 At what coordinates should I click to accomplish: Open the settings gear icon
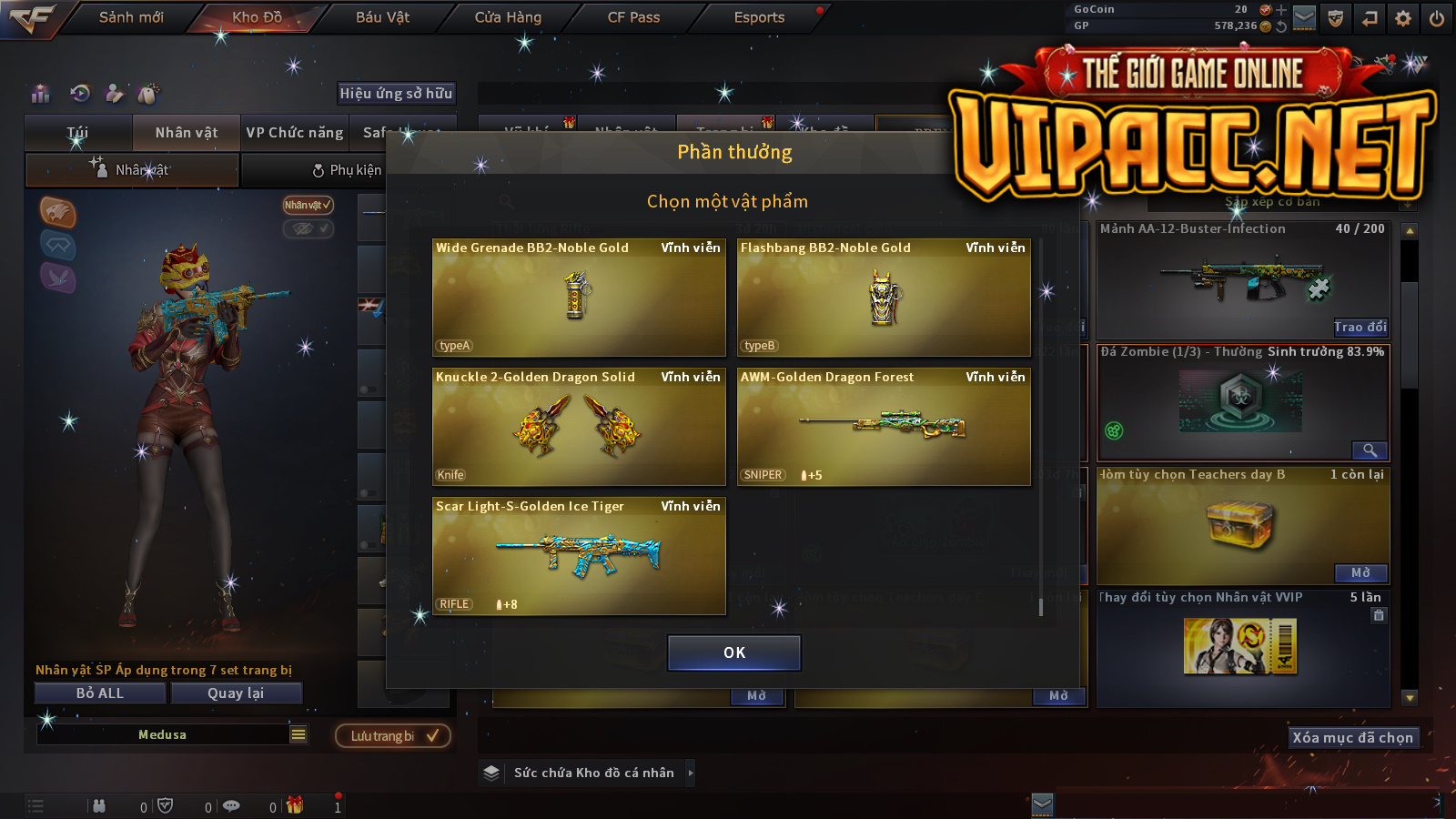1403,18
